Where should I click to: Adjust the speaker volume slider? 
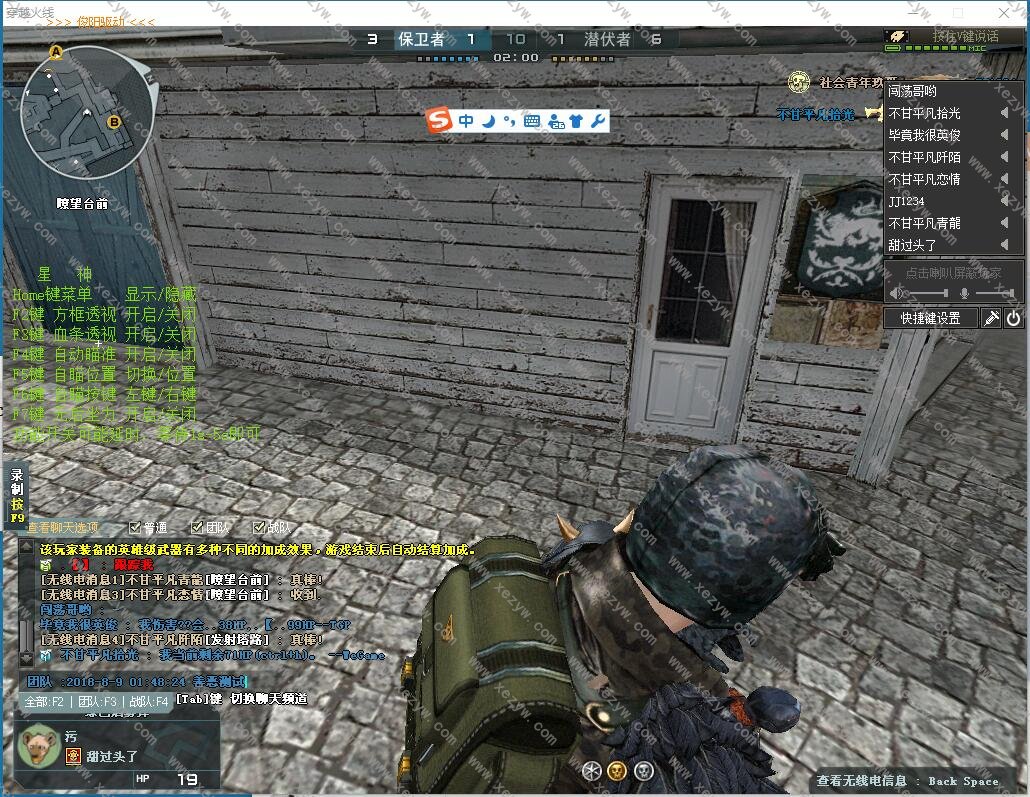[925, 293]
